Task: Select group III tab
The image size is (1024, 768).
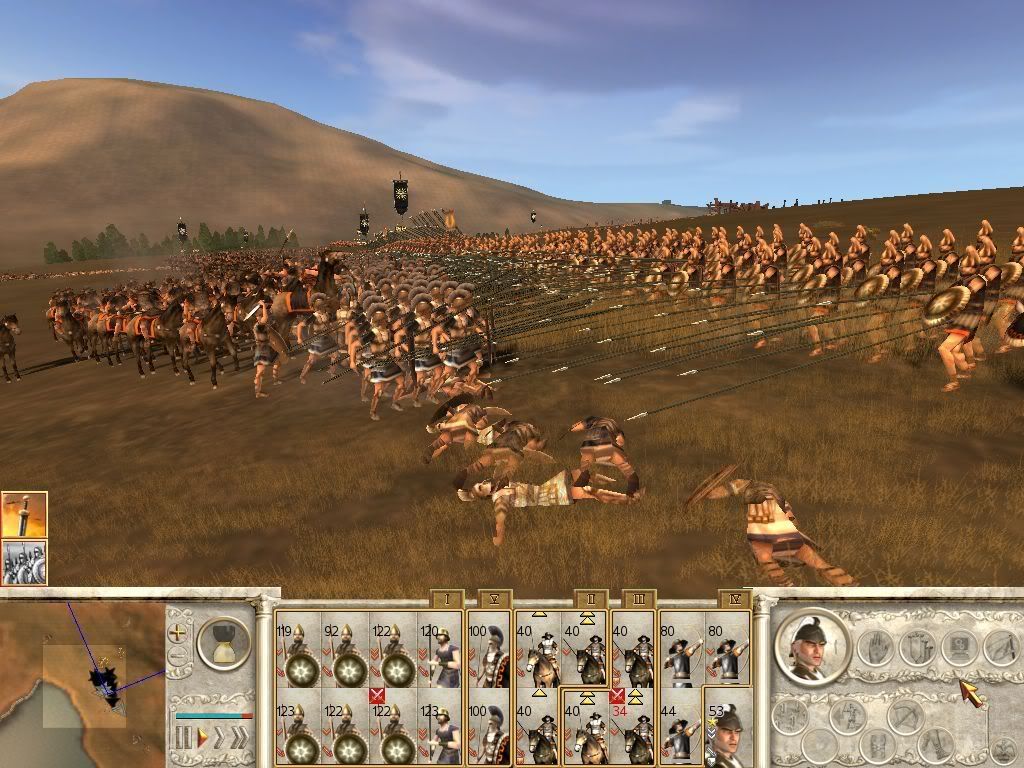Action: click(638, 600)
